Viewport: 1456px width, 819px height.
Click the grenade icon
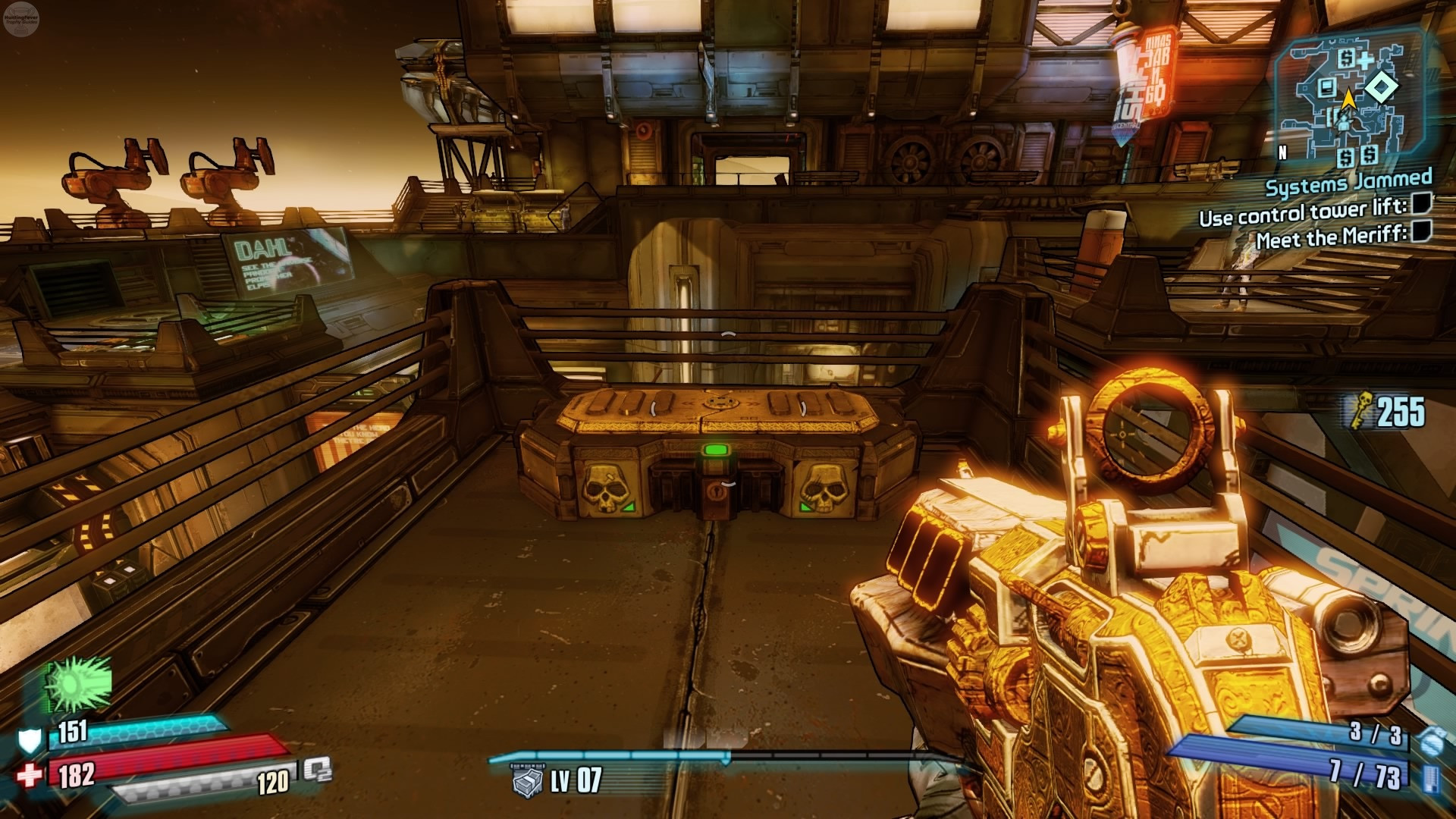point(1430,739)
